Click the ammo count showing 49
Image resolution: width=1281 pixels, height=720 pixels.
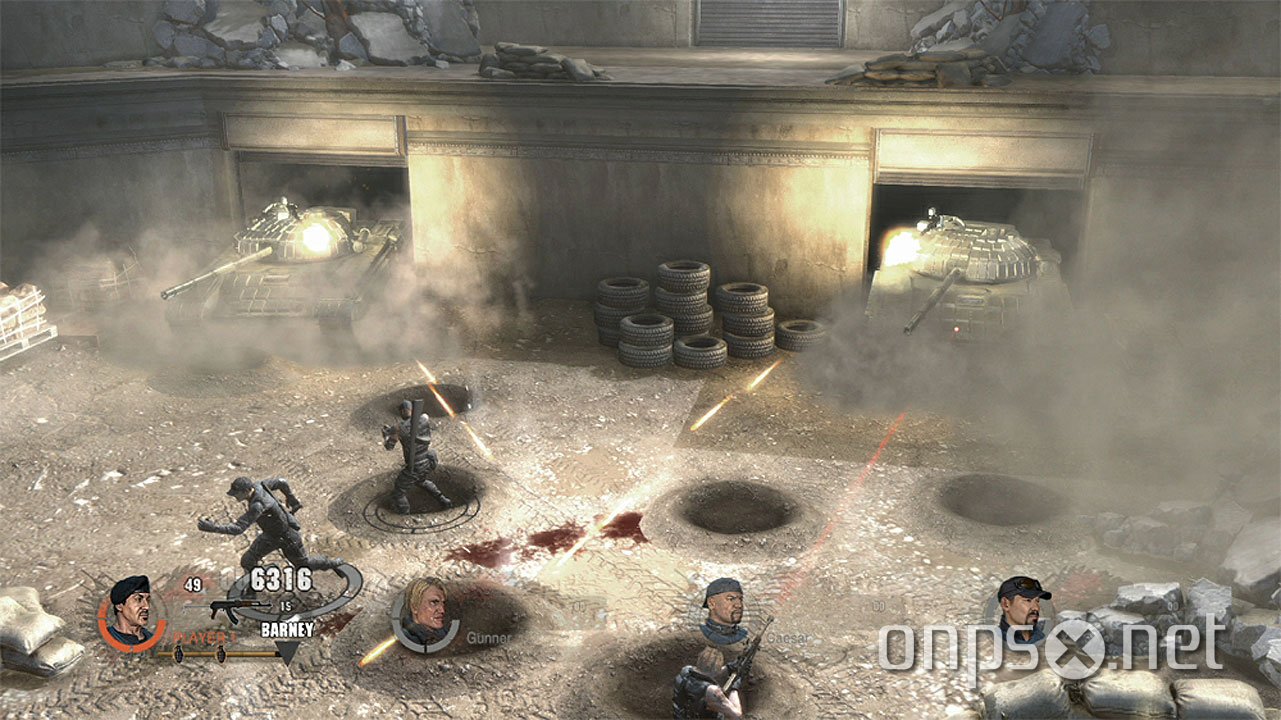tap(193, 585)
